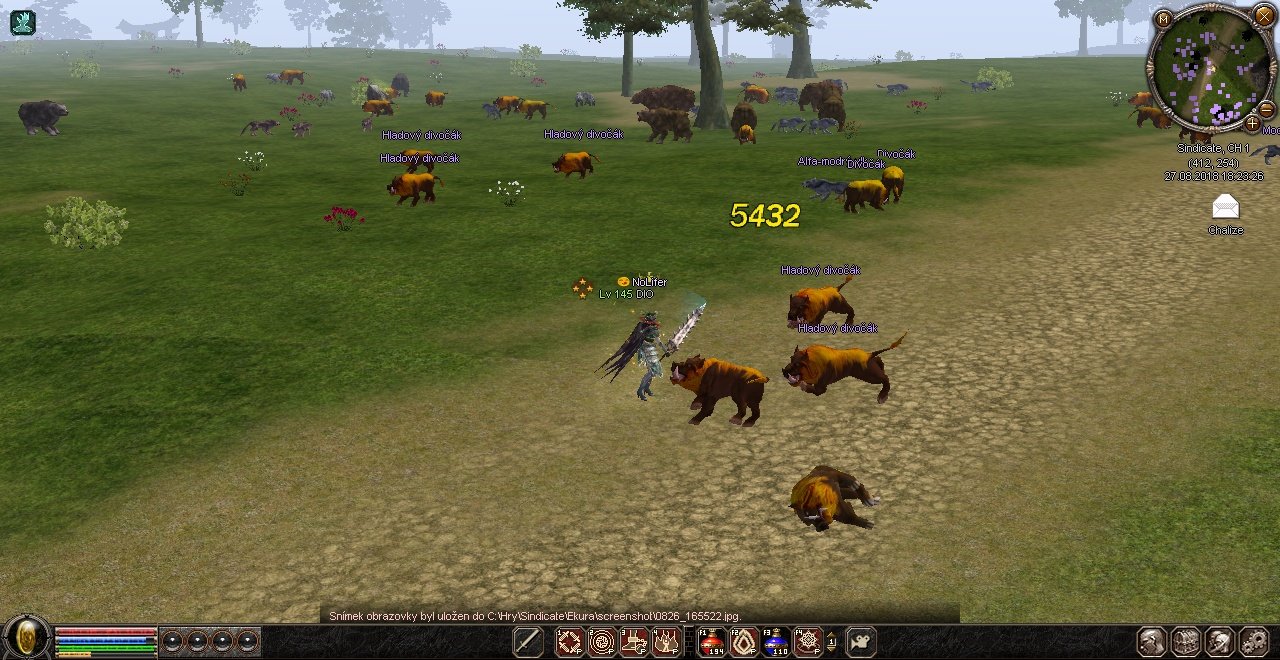The height and width of the screenshot is (660, 1280).
Task: Click the circular minimap
Action: pos(1211,69)
